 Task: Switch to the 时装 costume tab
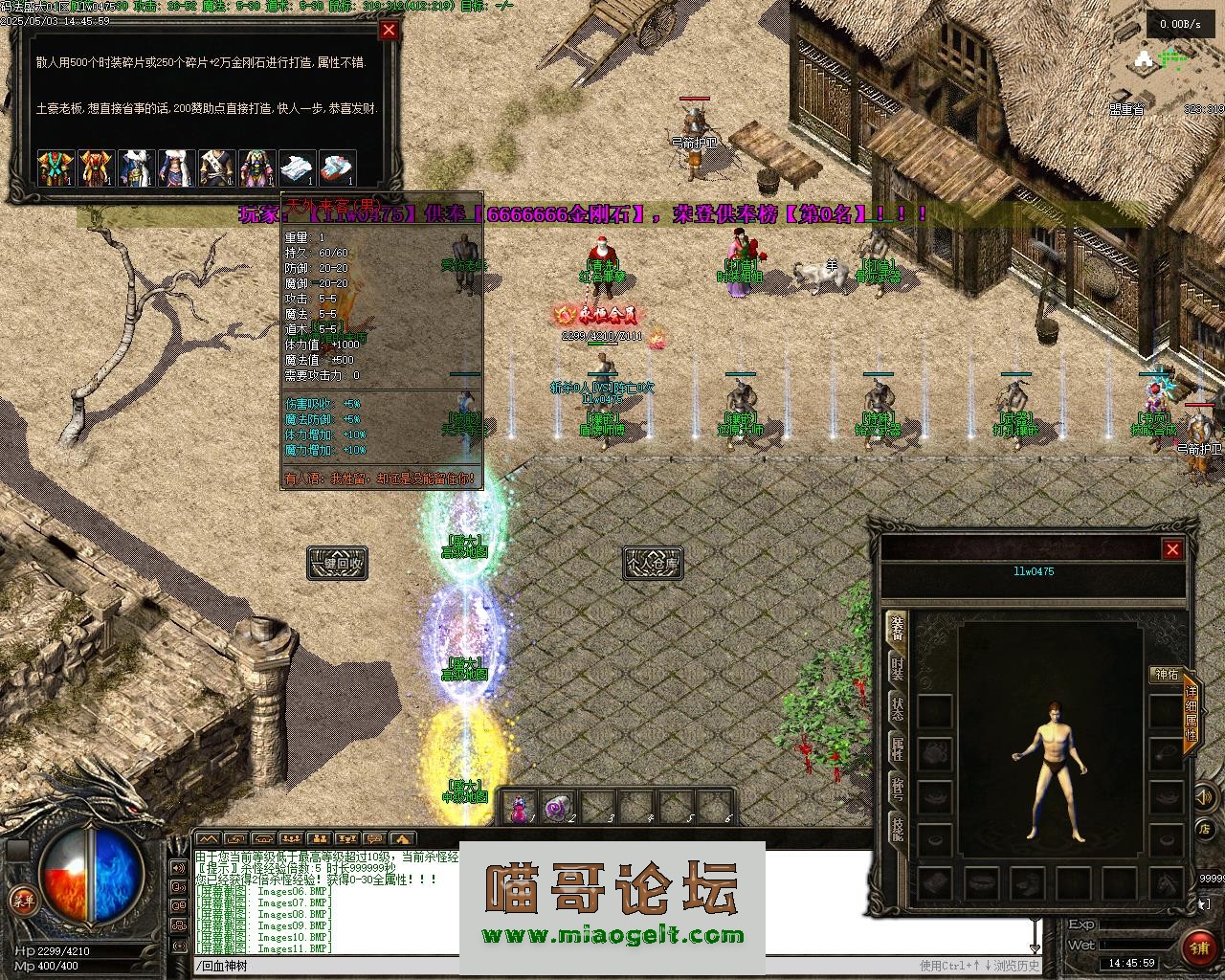897,668
